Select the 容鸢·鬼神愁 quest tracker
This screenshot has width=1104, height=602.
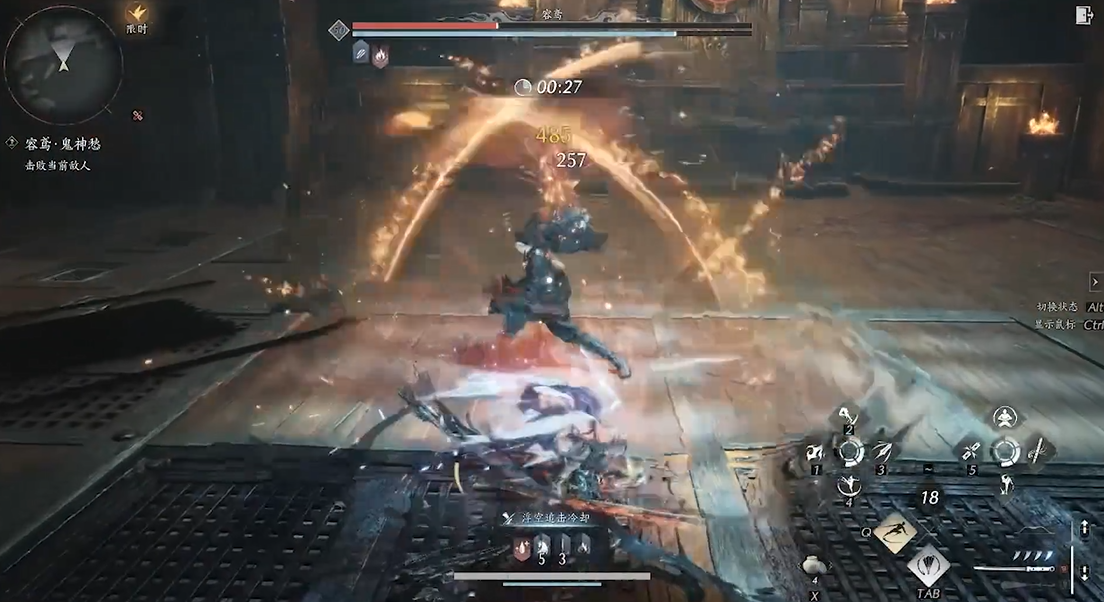point(62,144)
